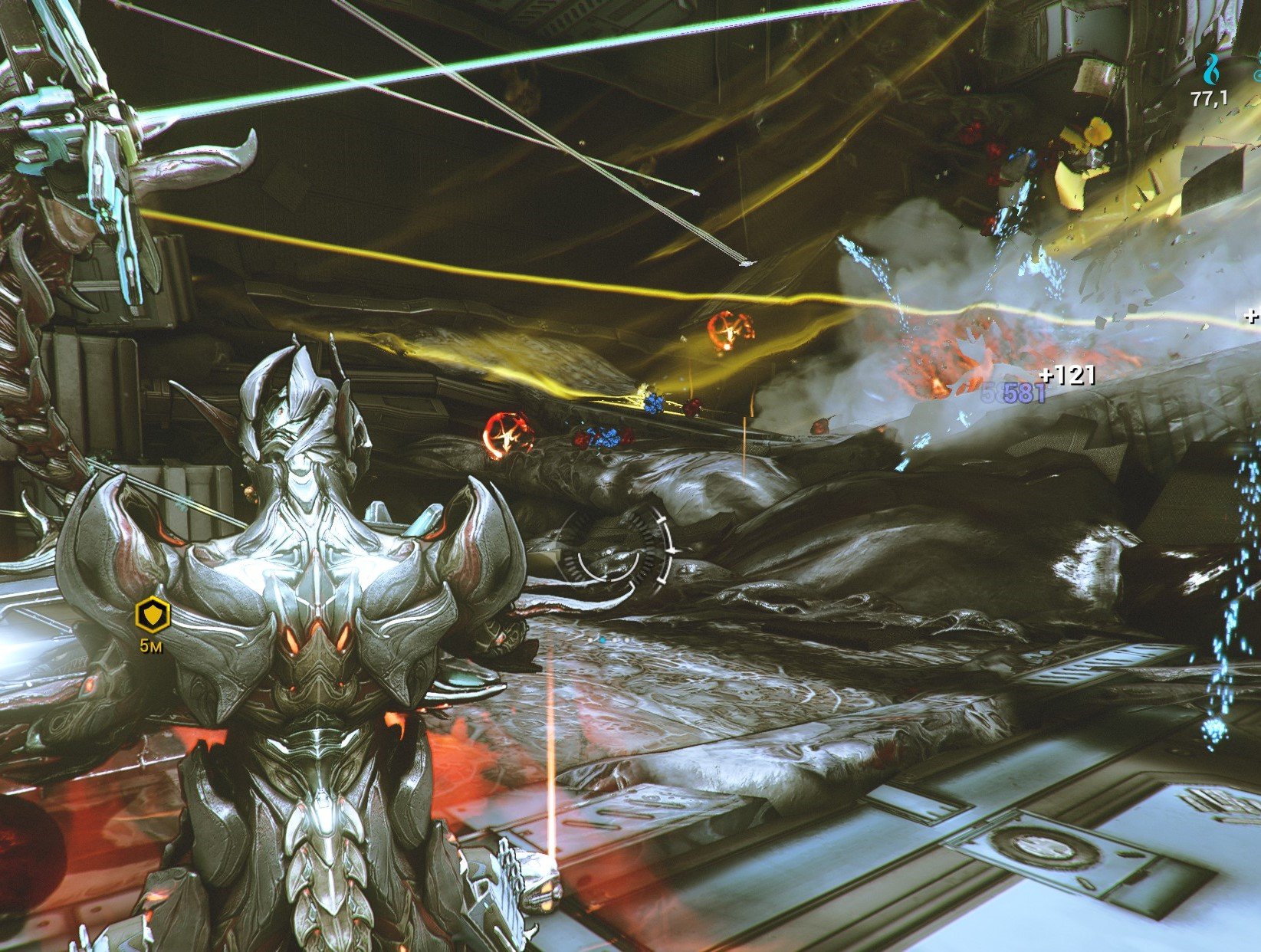Select the blue ribbon buff icon

point(1211,70)
